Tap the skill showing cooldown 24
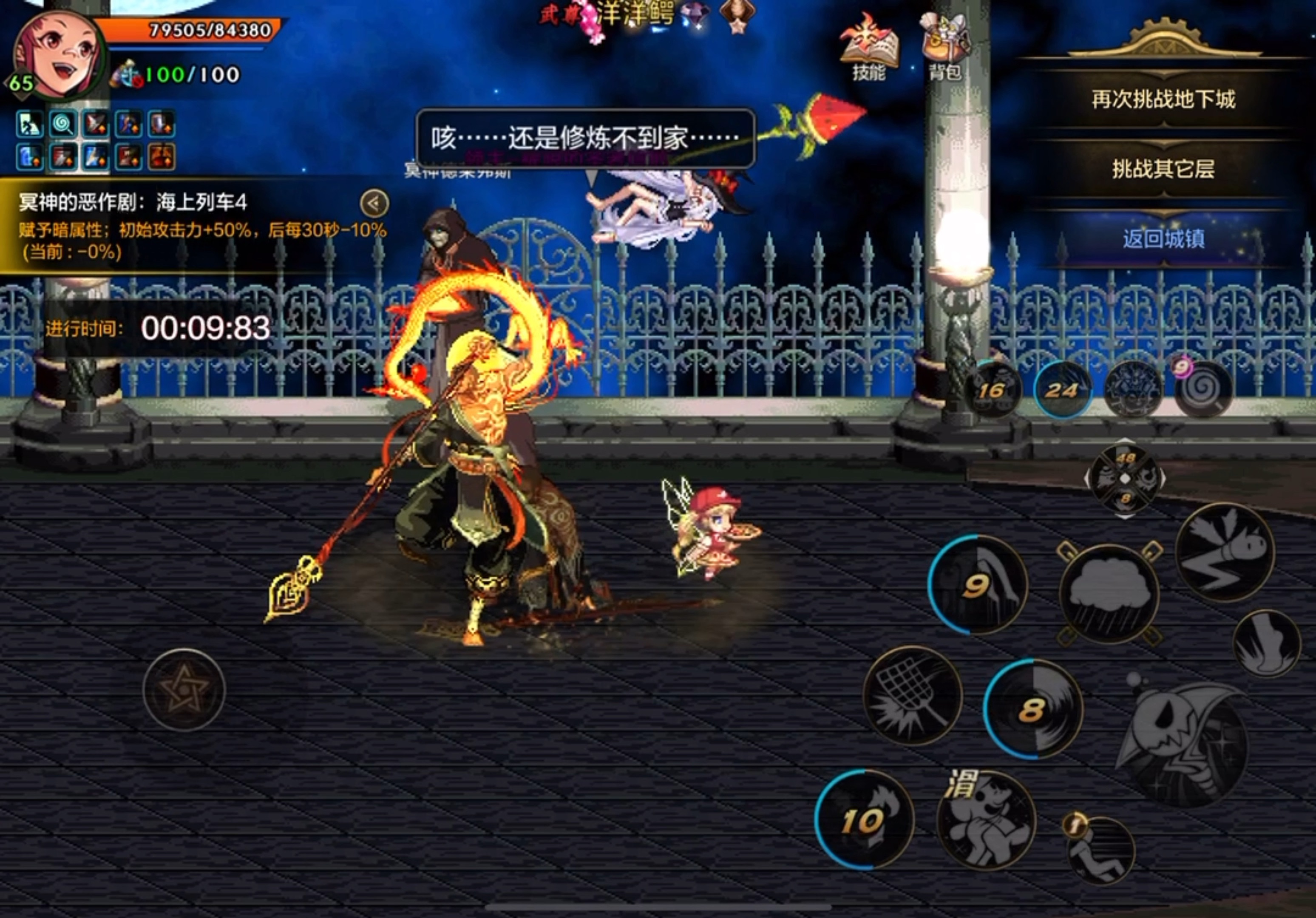This screenshot has height=918, width=1316. point(1062,390)
